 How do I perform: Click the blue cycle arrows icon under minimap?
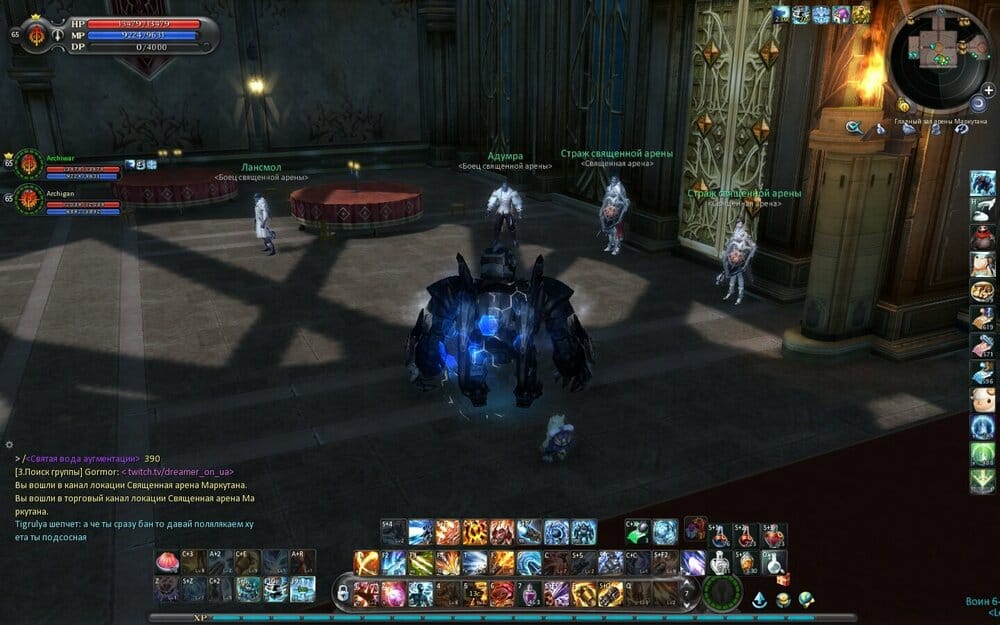click(x=961, y=129)
